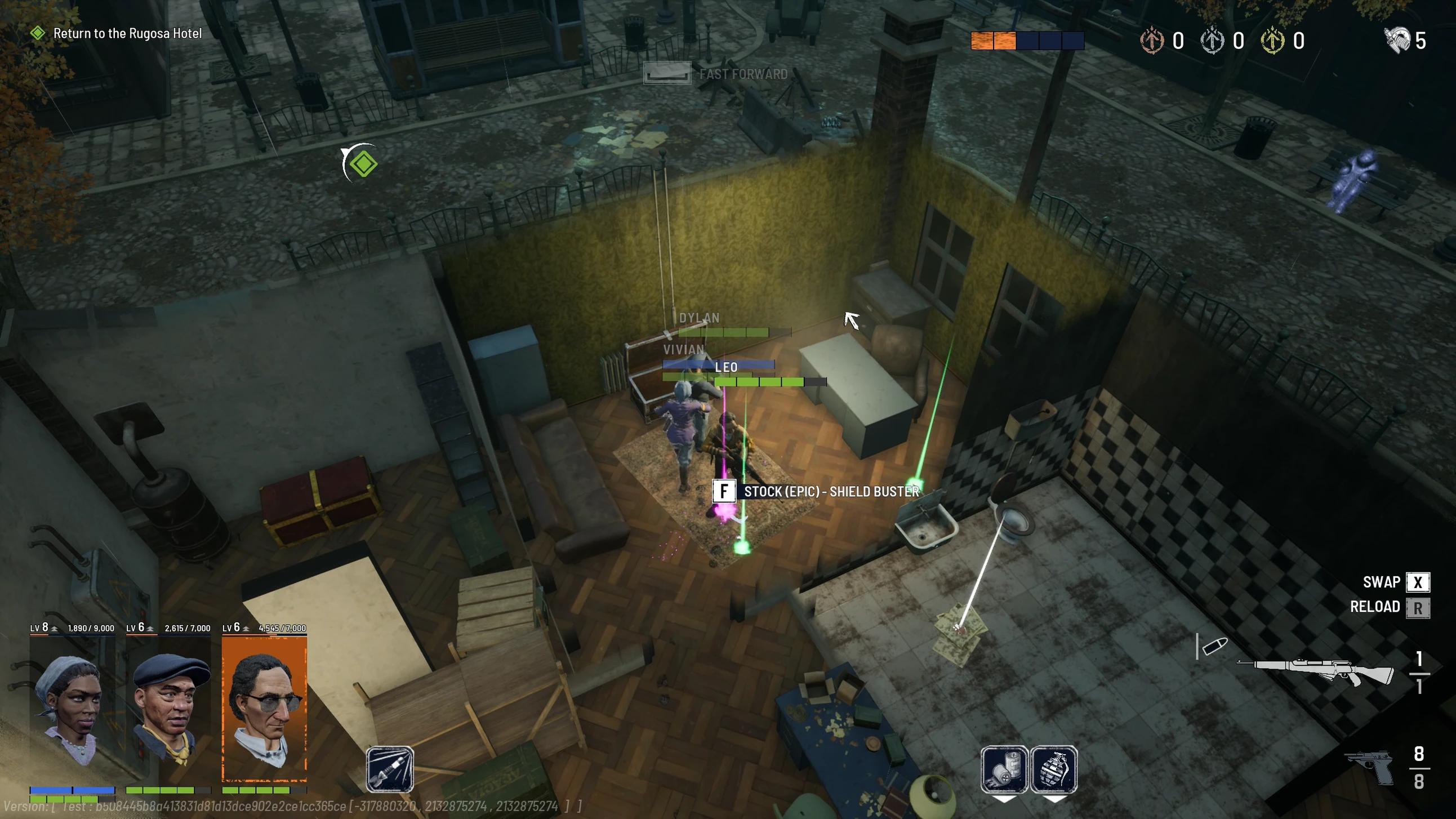Open the Return to the Rugosa Hotel objective
This screenshot has width=1456, height=819.
[x=127, y=33]
